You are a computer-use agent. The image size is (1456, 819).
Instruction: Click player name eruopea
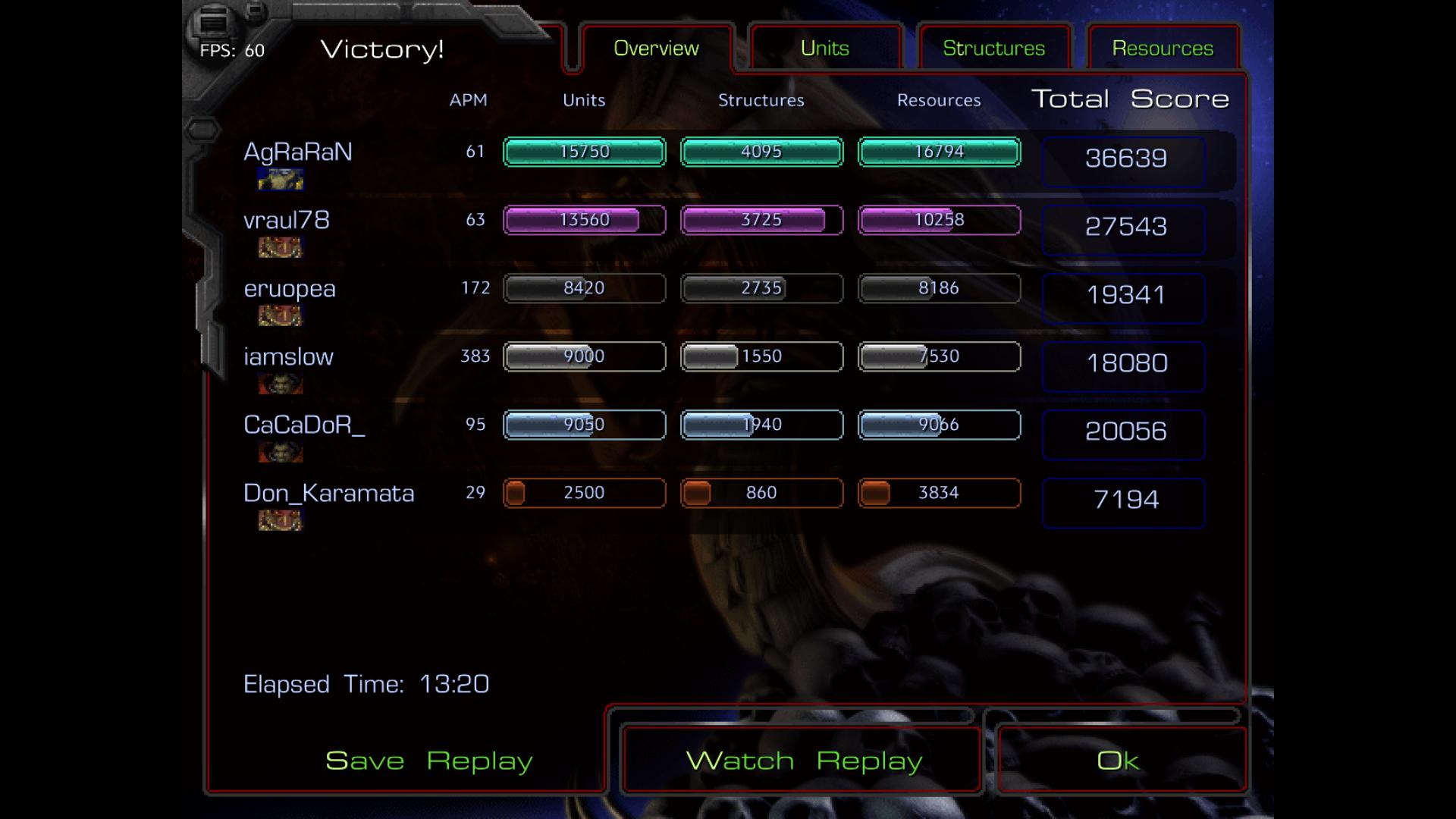pos(289,289)
